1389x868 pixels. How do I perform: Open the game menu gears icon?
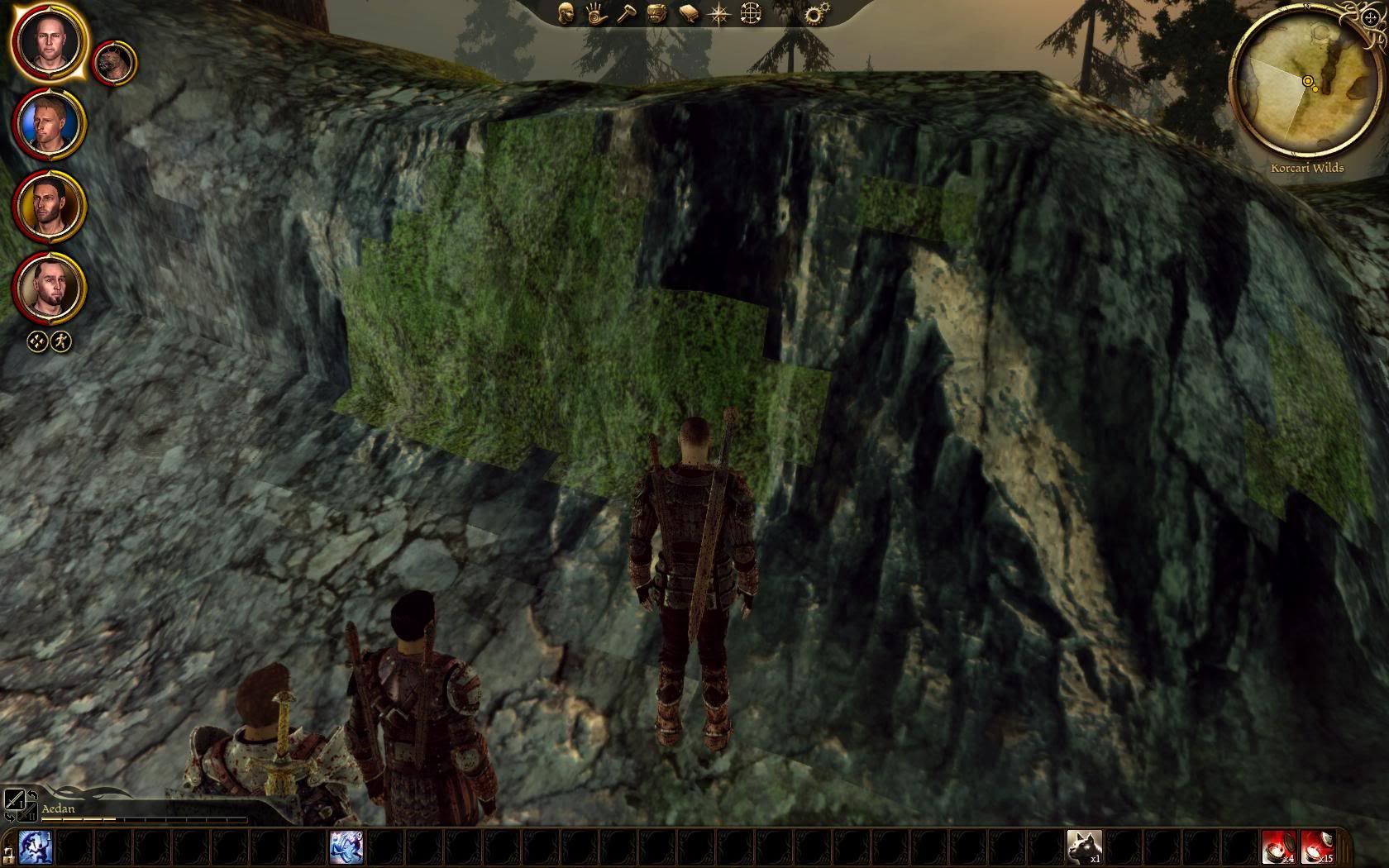tap(816, 13)
